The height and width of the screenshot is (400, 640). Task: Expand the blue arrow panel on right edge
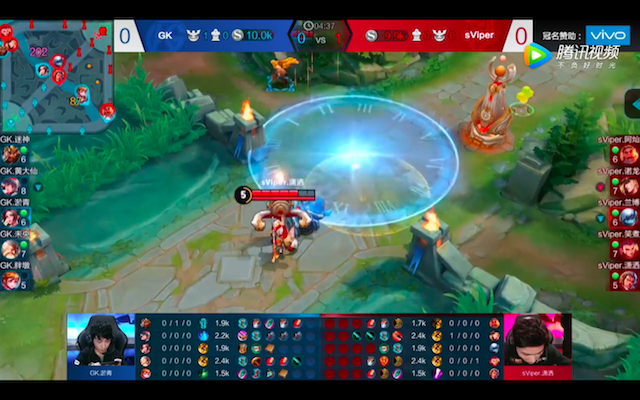(x=633, y=104)
